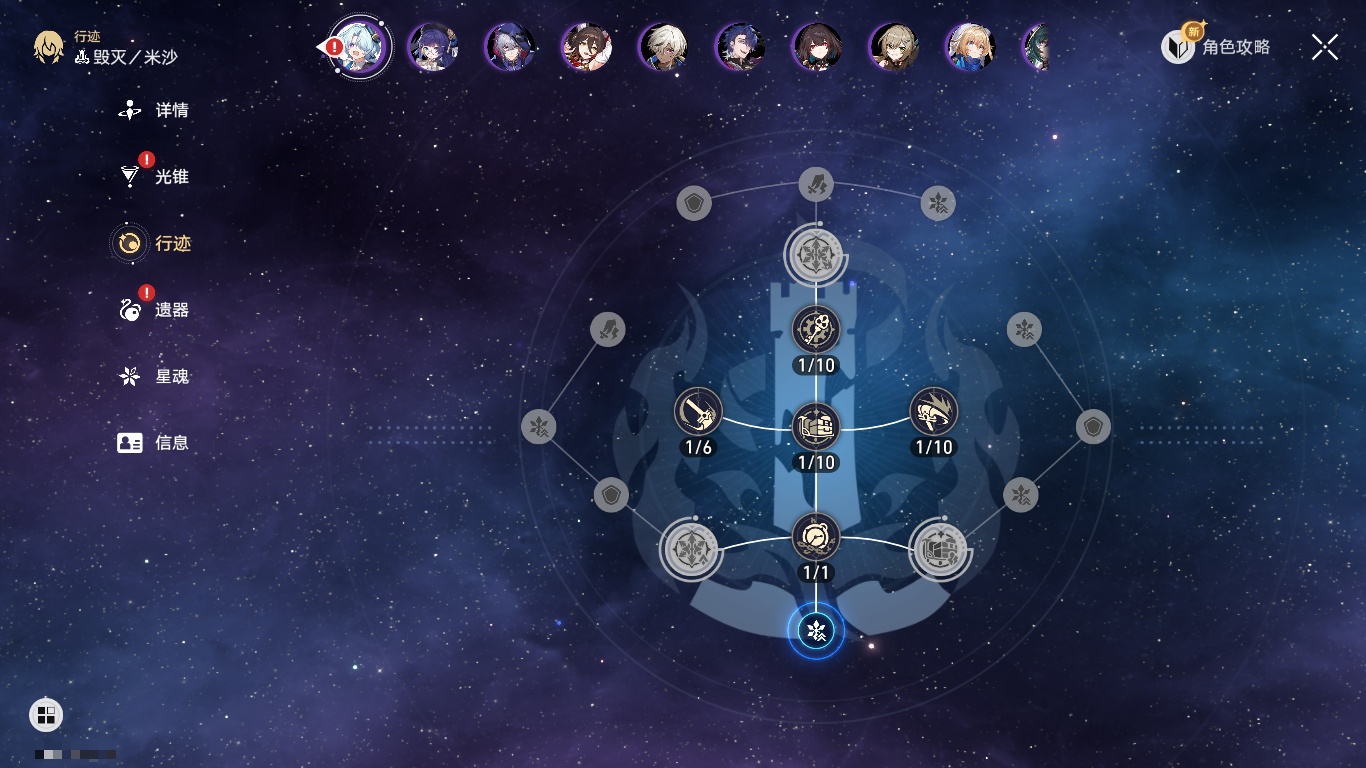
Task: Select the large ringed bonus ability node at top
Action: (x=816, y=254)
